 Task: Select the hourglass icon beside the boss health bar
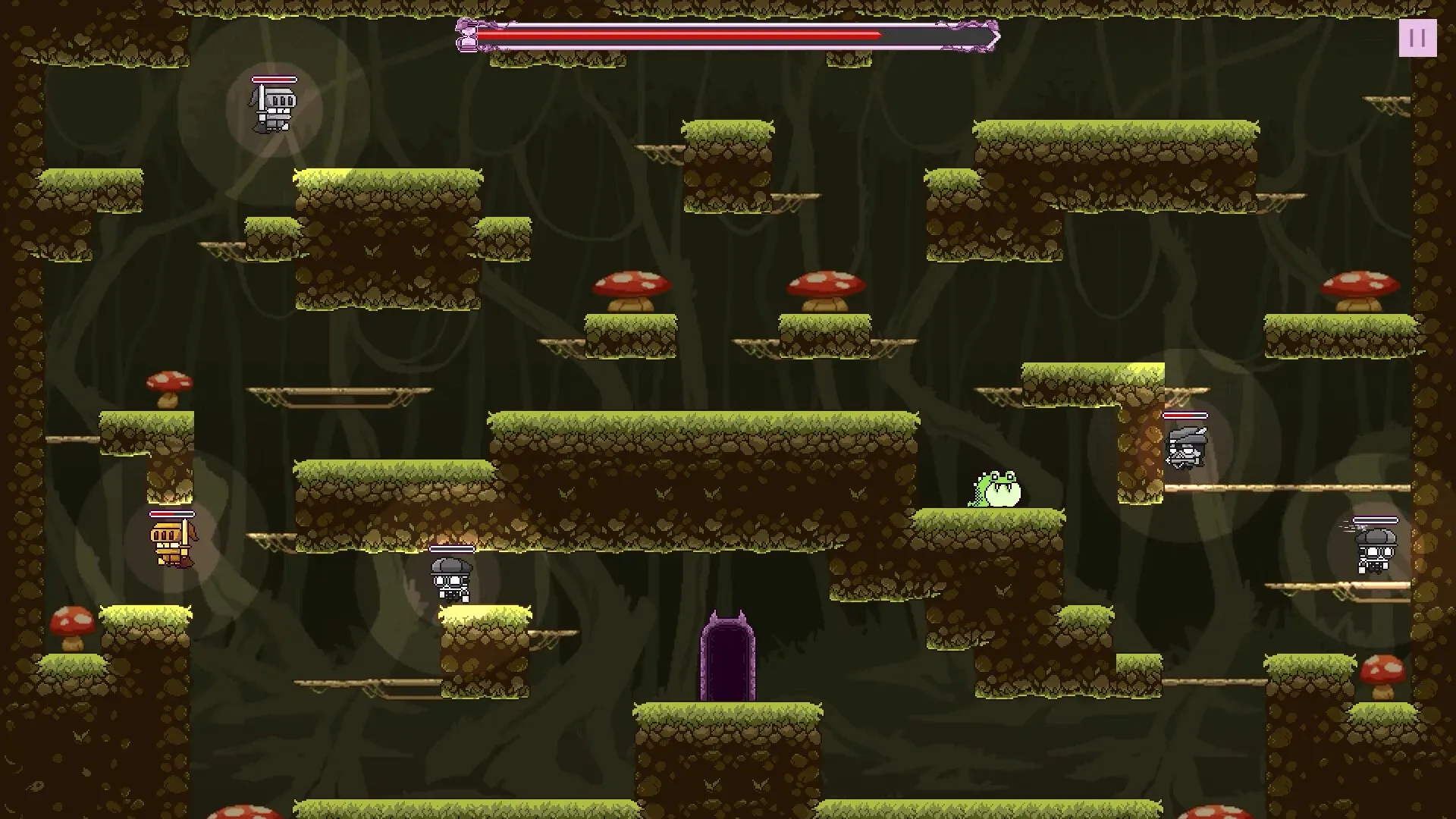(x=468, y=36)
